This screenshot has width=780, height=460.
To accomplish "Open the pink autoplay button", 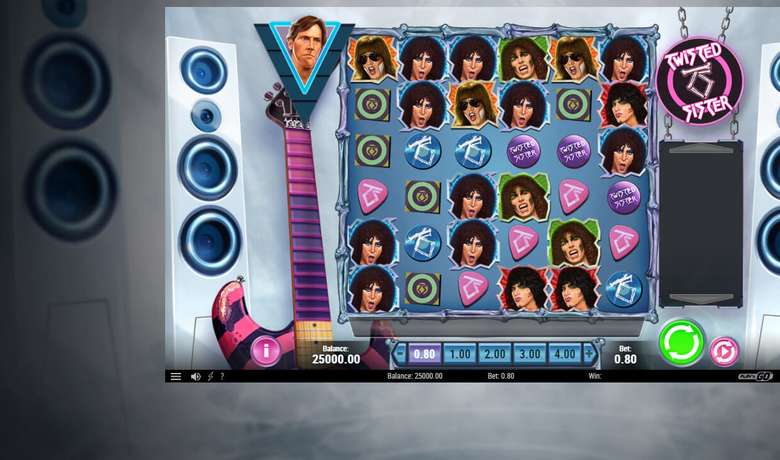I will (x=724, y=351).
